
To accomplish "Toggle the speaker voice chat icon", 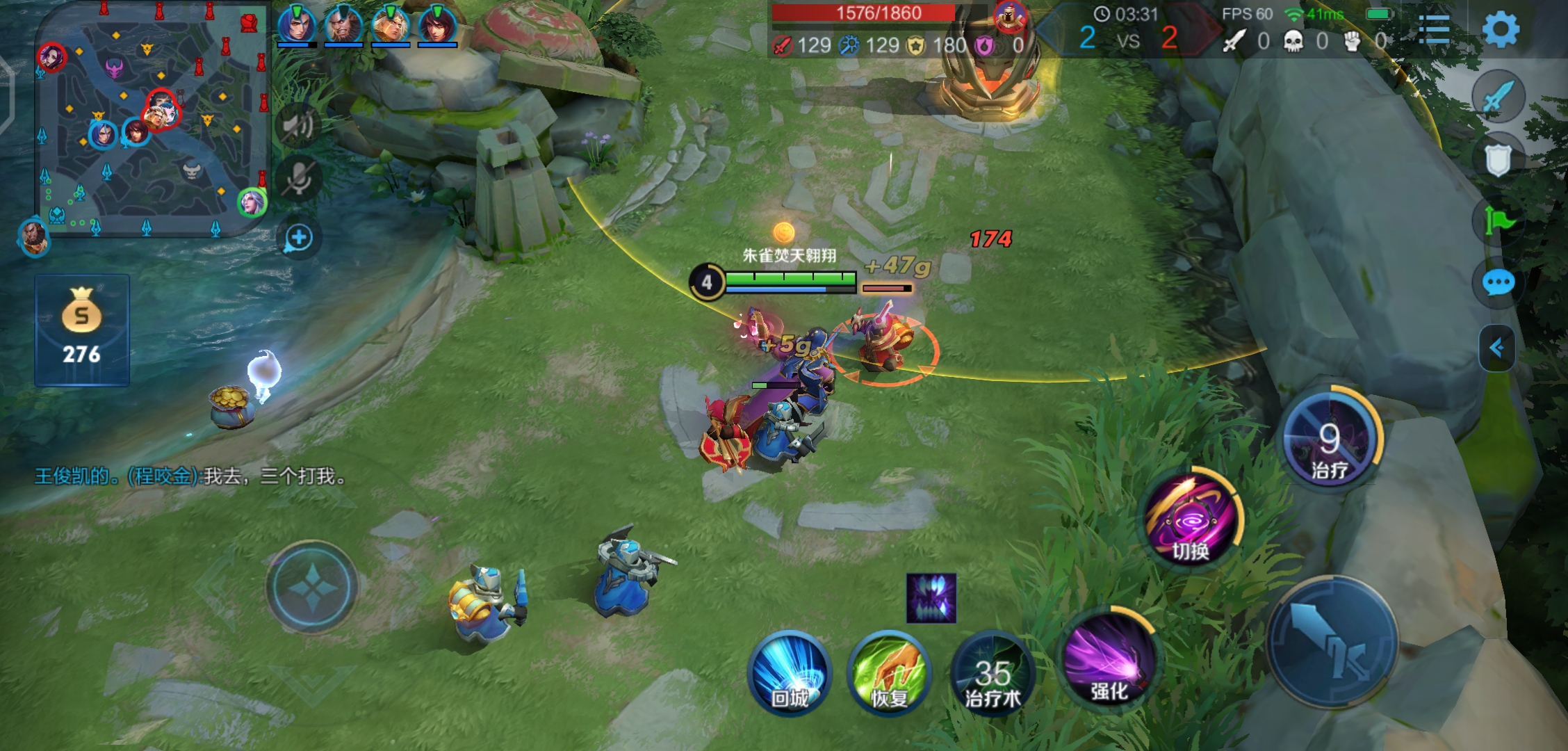I will [299, 127].
